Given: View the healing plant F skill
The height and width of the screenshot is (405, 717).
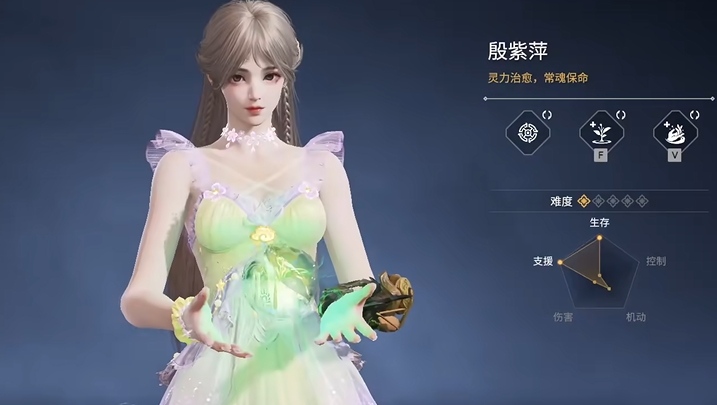Looking at the screenshot, I should (599, 131).
